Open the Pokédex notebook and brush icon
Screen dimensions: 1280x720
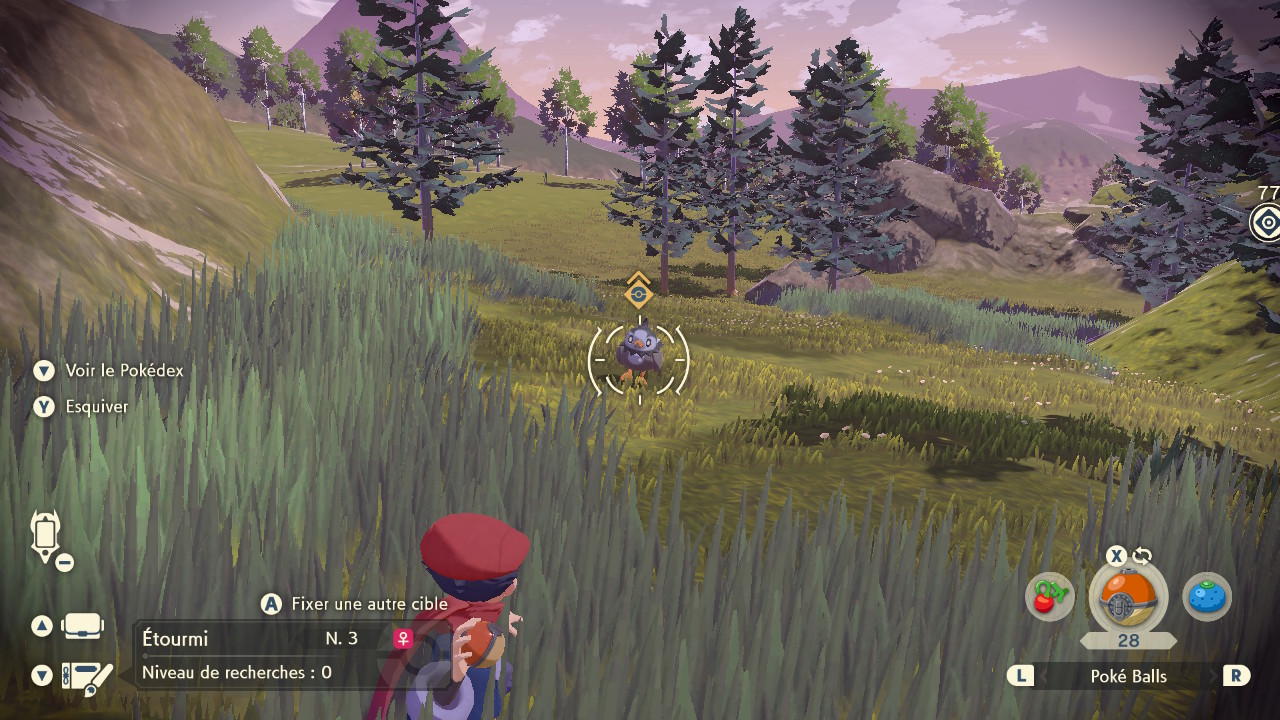(86, 677)
